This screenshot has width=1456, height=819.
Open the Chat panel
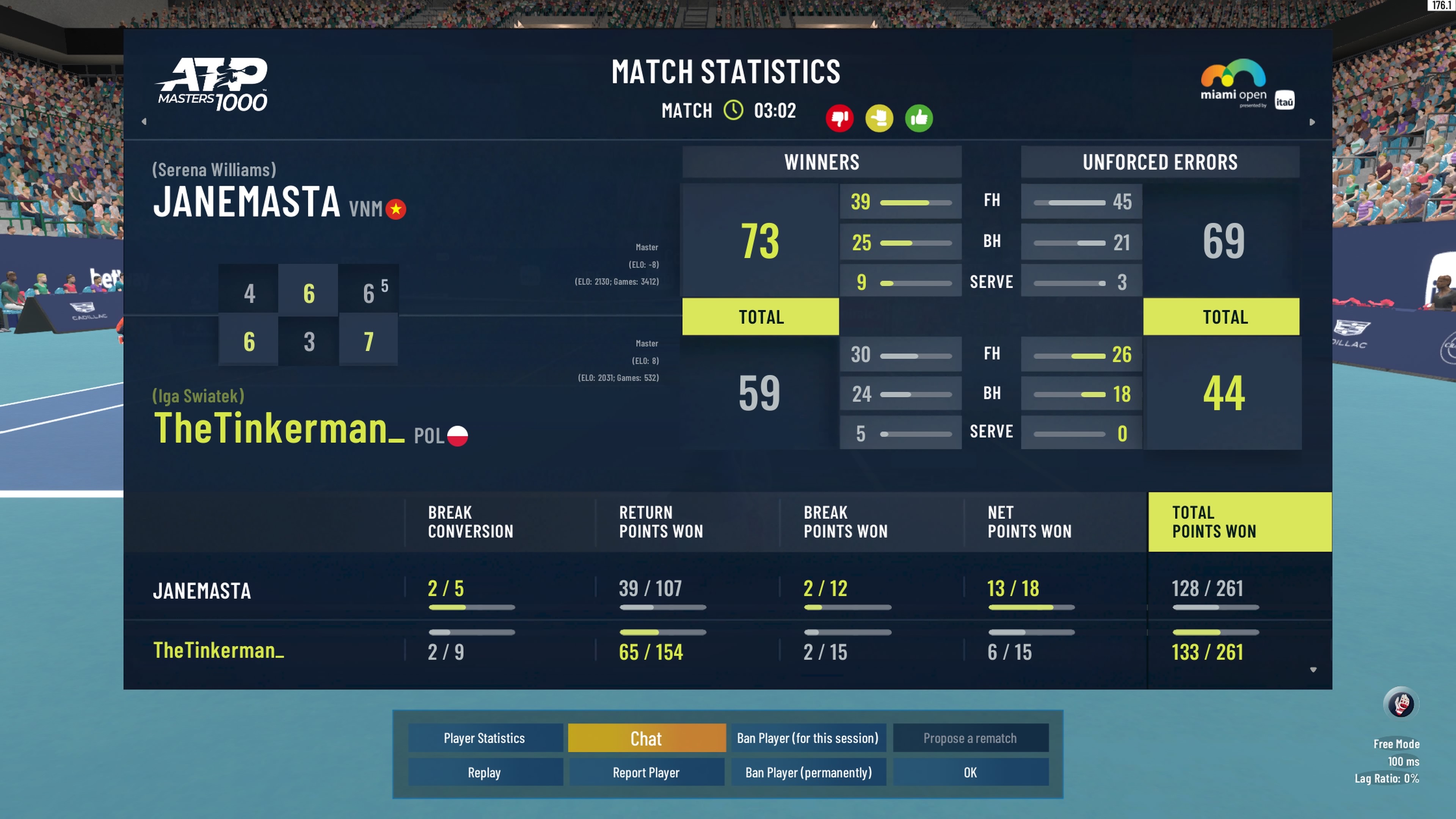click(646, 737)
